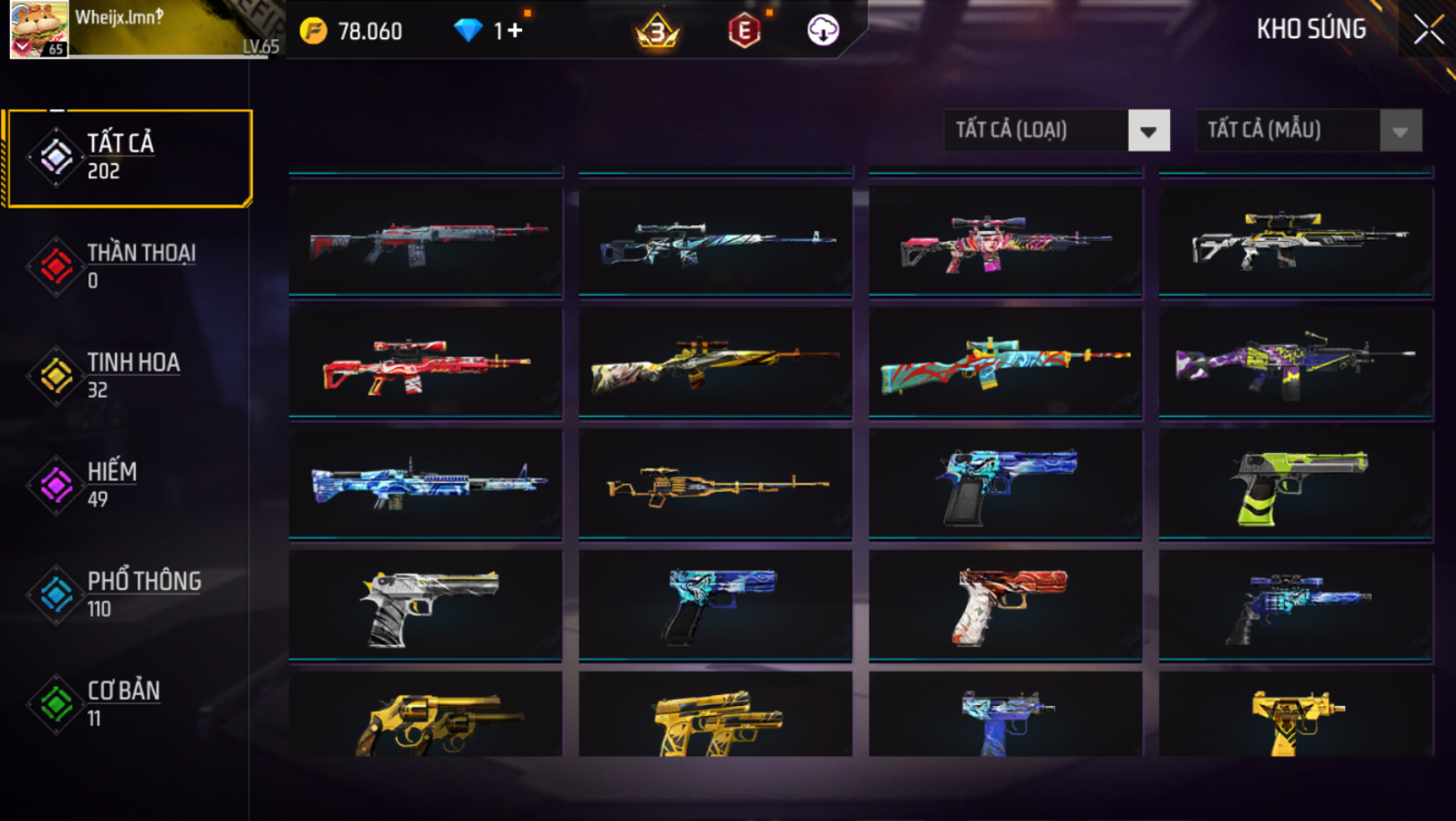The height and width of the screenshot is (821, 1456).
Task: Select the purple and yellow machine gun skin
Action: tap(1296, 363)
